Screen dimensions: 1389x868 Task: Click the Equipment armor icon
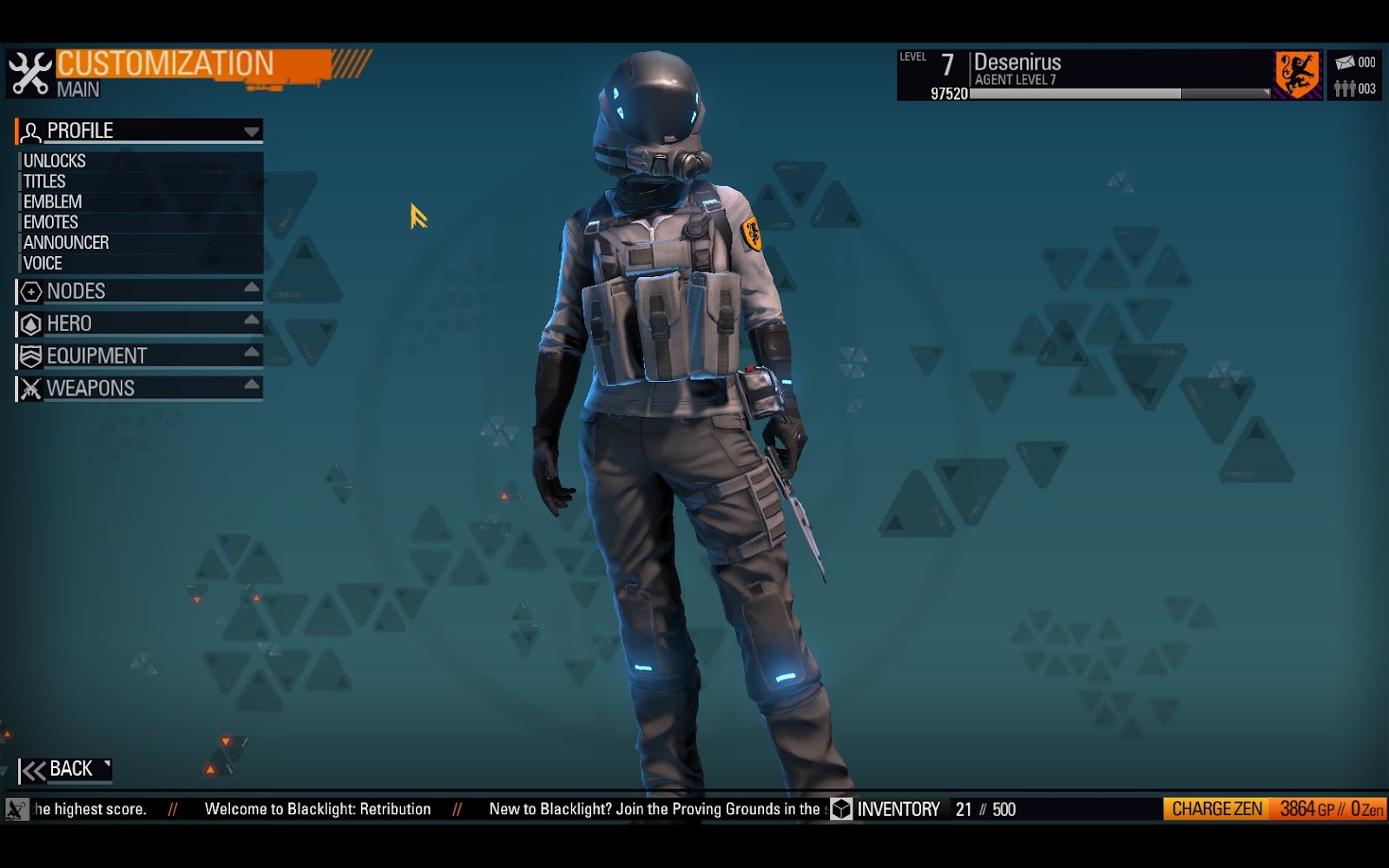click(x=31, y=355)
